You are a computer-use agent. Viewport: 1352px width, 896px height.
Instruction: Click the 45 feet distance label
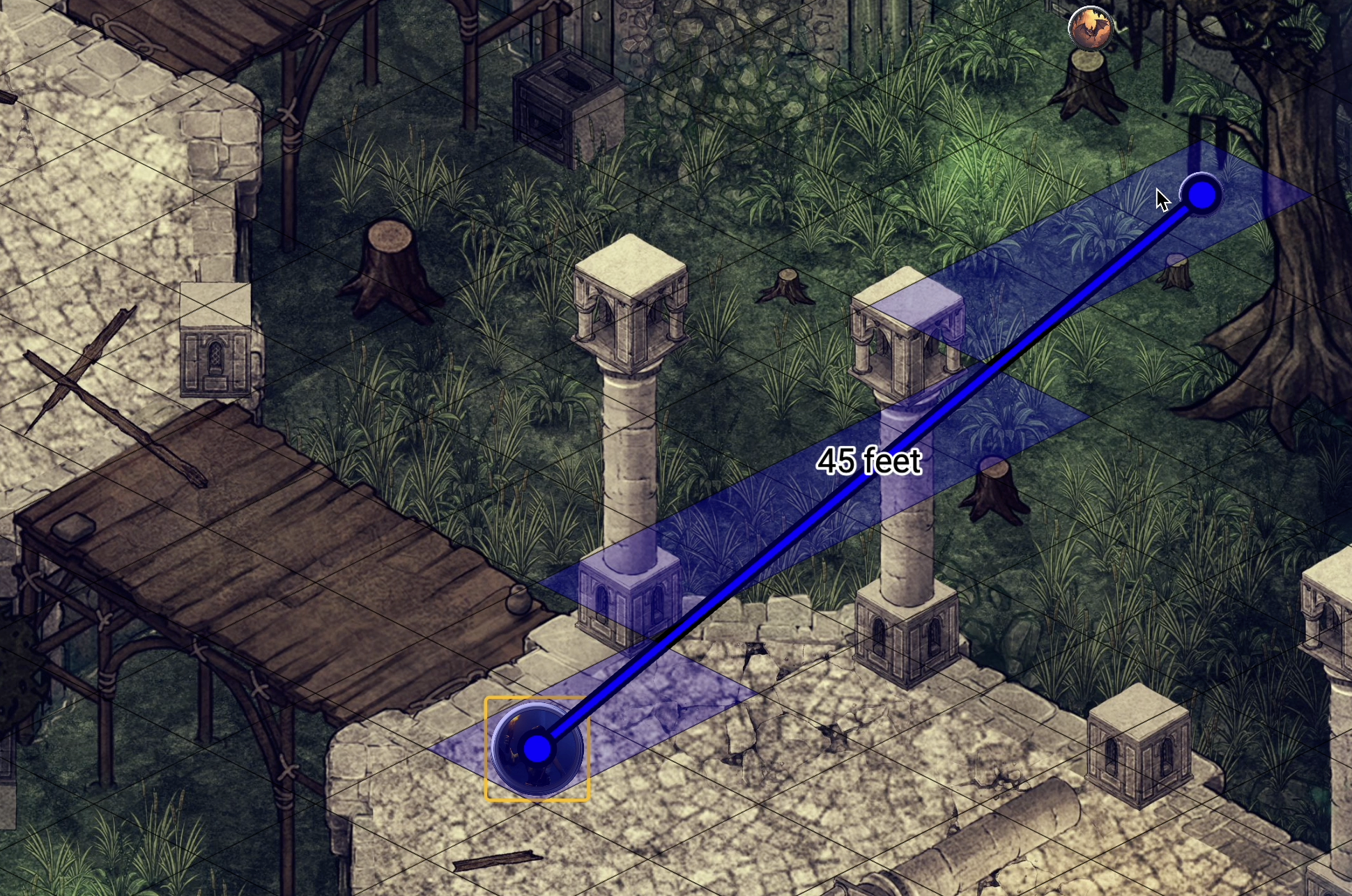coord(870,460)
